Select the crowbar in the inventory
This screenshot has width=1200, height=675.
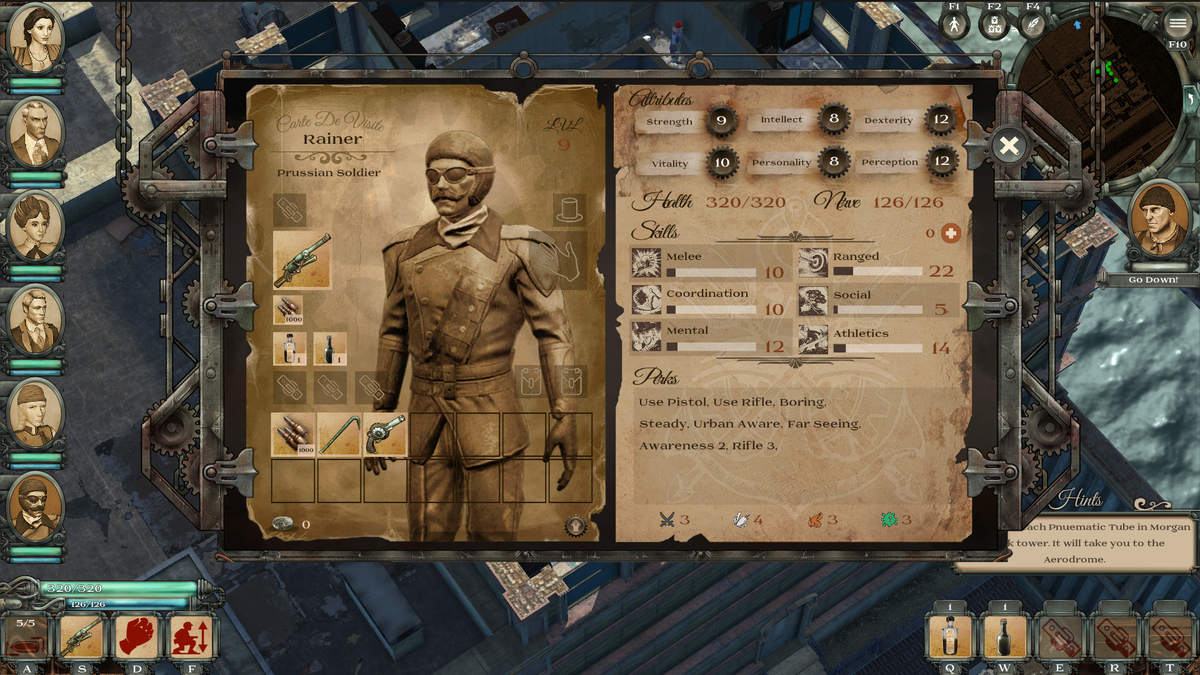click(x=339, y=435)
